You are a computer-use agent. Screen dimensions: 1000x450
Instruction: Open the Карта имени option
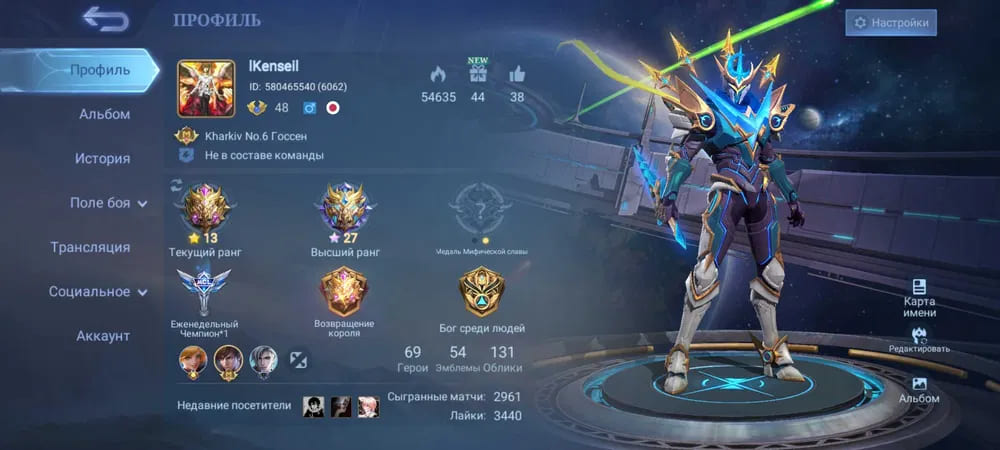point(919,294)
